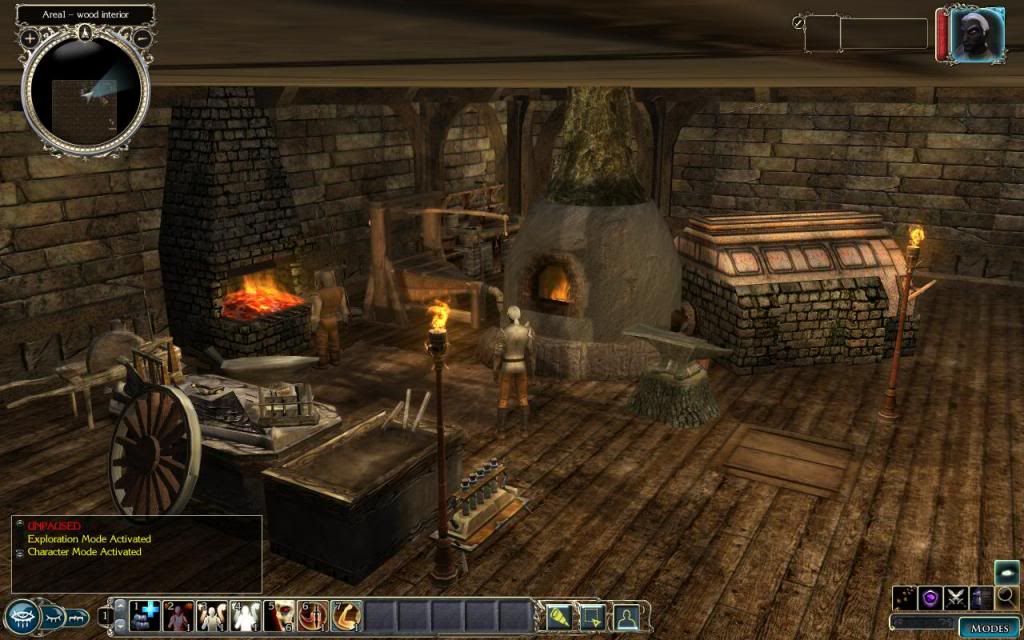
Task: Use hotbar slot 2 ability
Action: click(x=179, y=615)
